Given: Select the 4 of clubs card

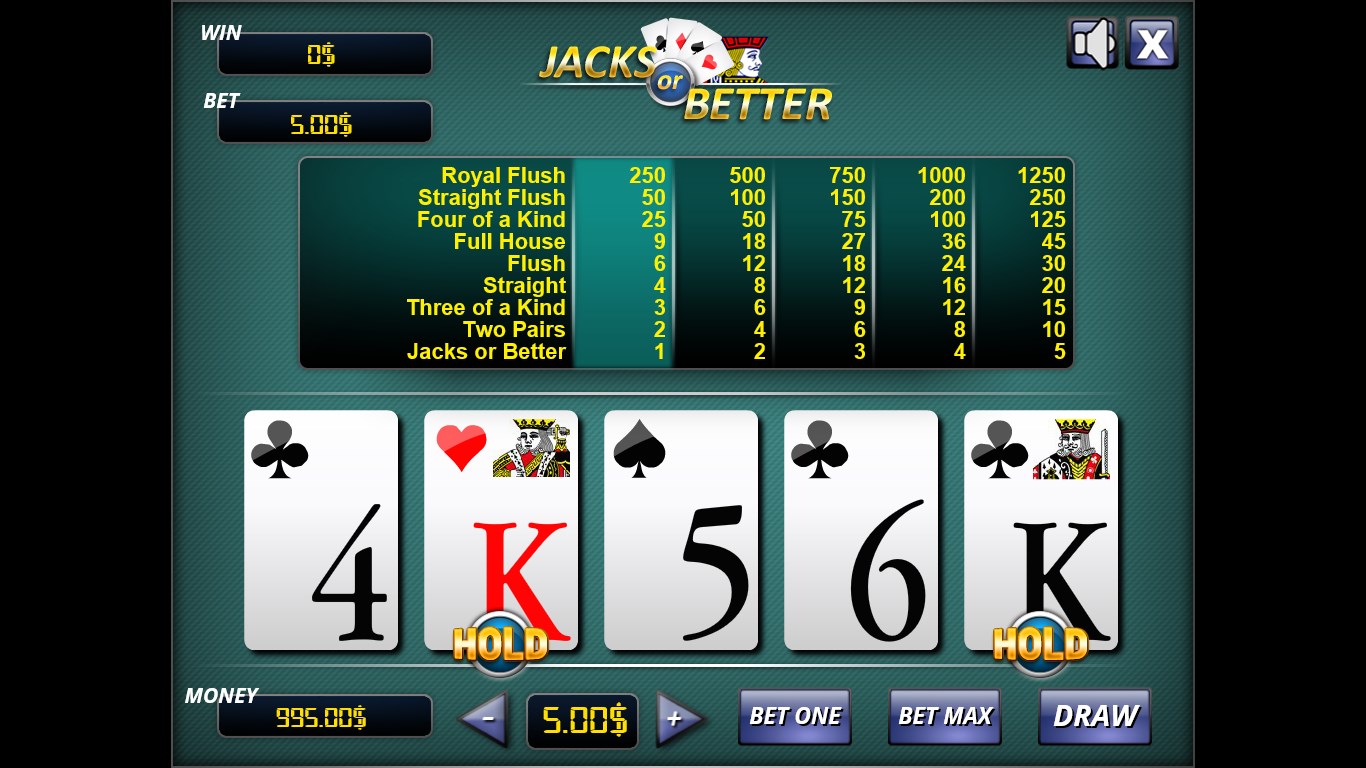Looking at the screenshot, I should point(321,530).
